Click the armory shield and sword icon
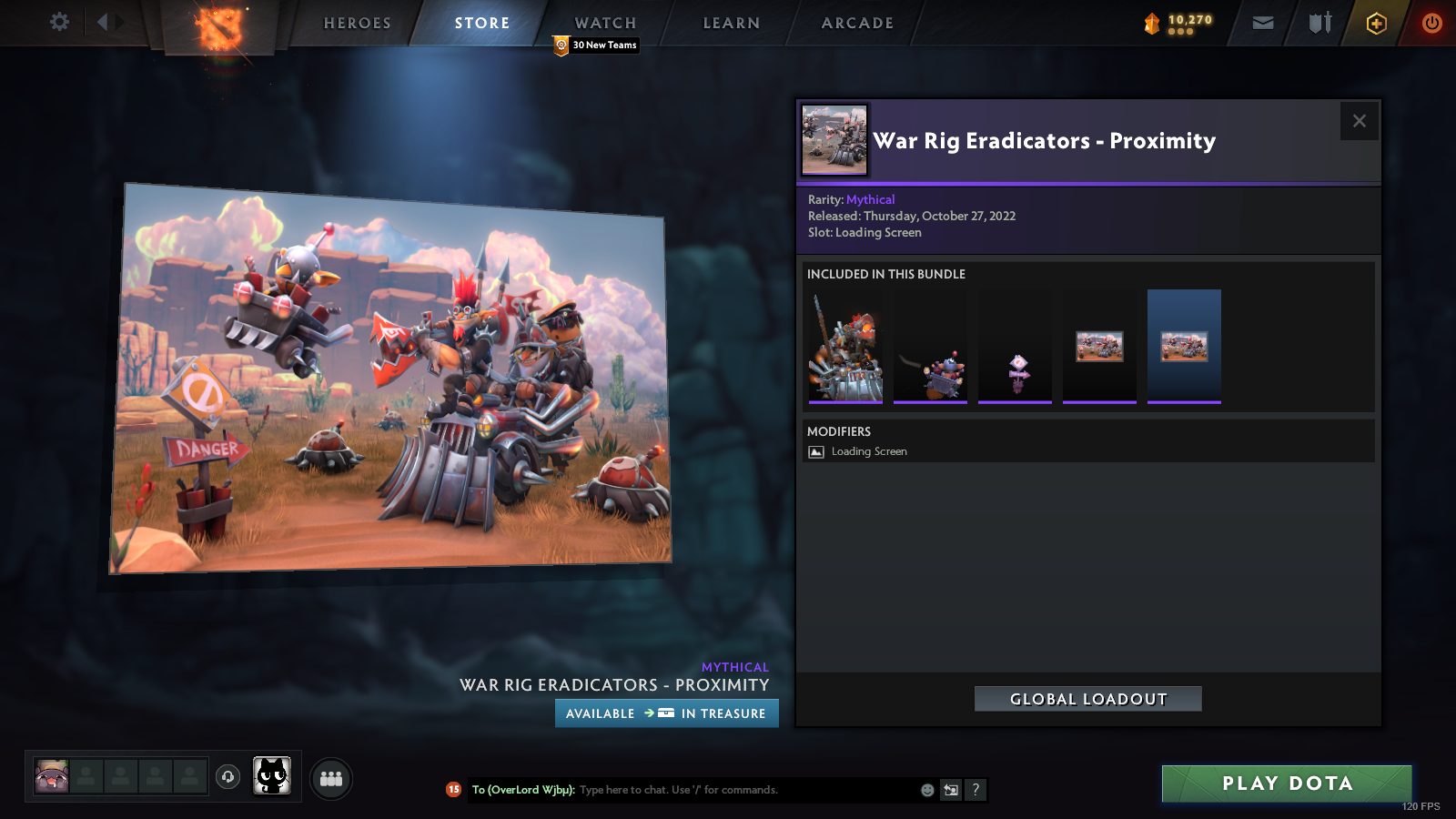This screenshot has width=1456, height=819. tap(1318, 23)
